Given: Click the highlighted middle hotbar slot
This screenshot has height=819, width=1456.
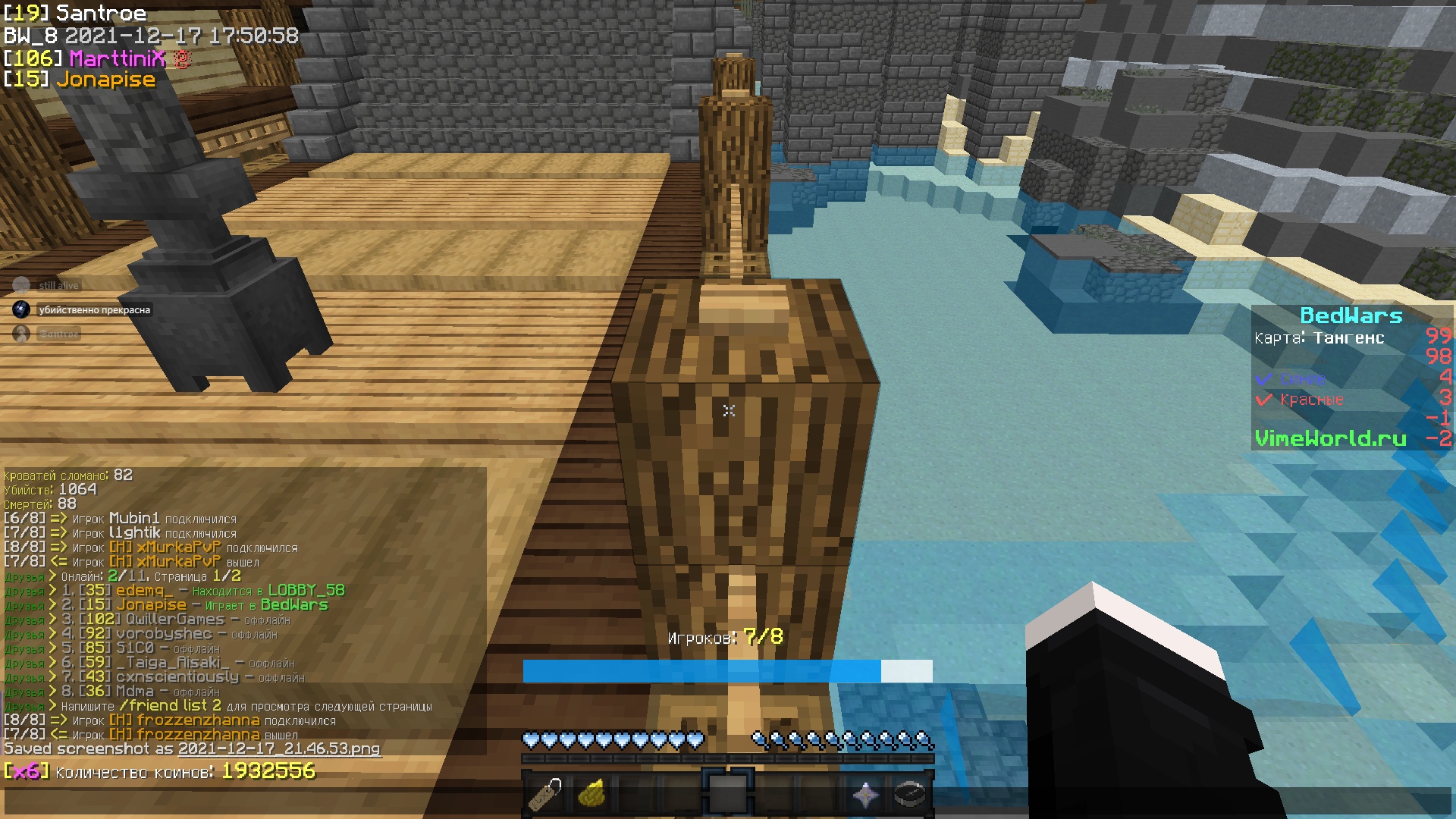Looking at the screenshot, I should click(728, 794).
